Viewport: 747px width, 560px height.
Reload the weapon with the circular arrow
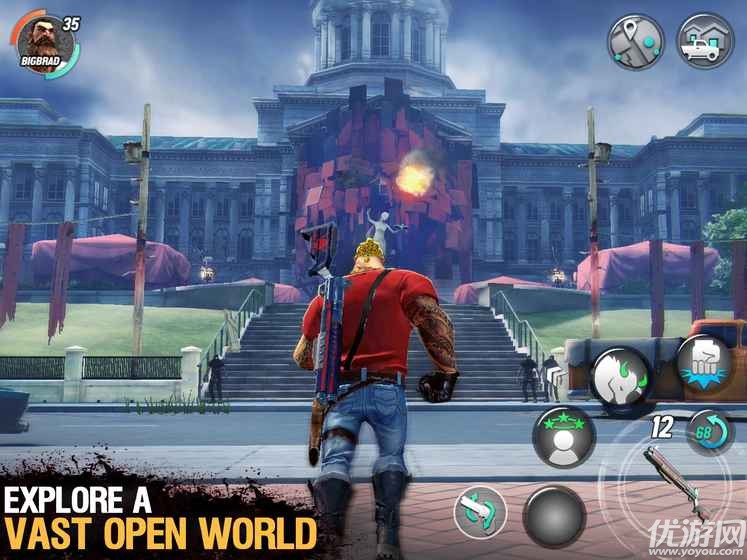click(x=709, y=433)
